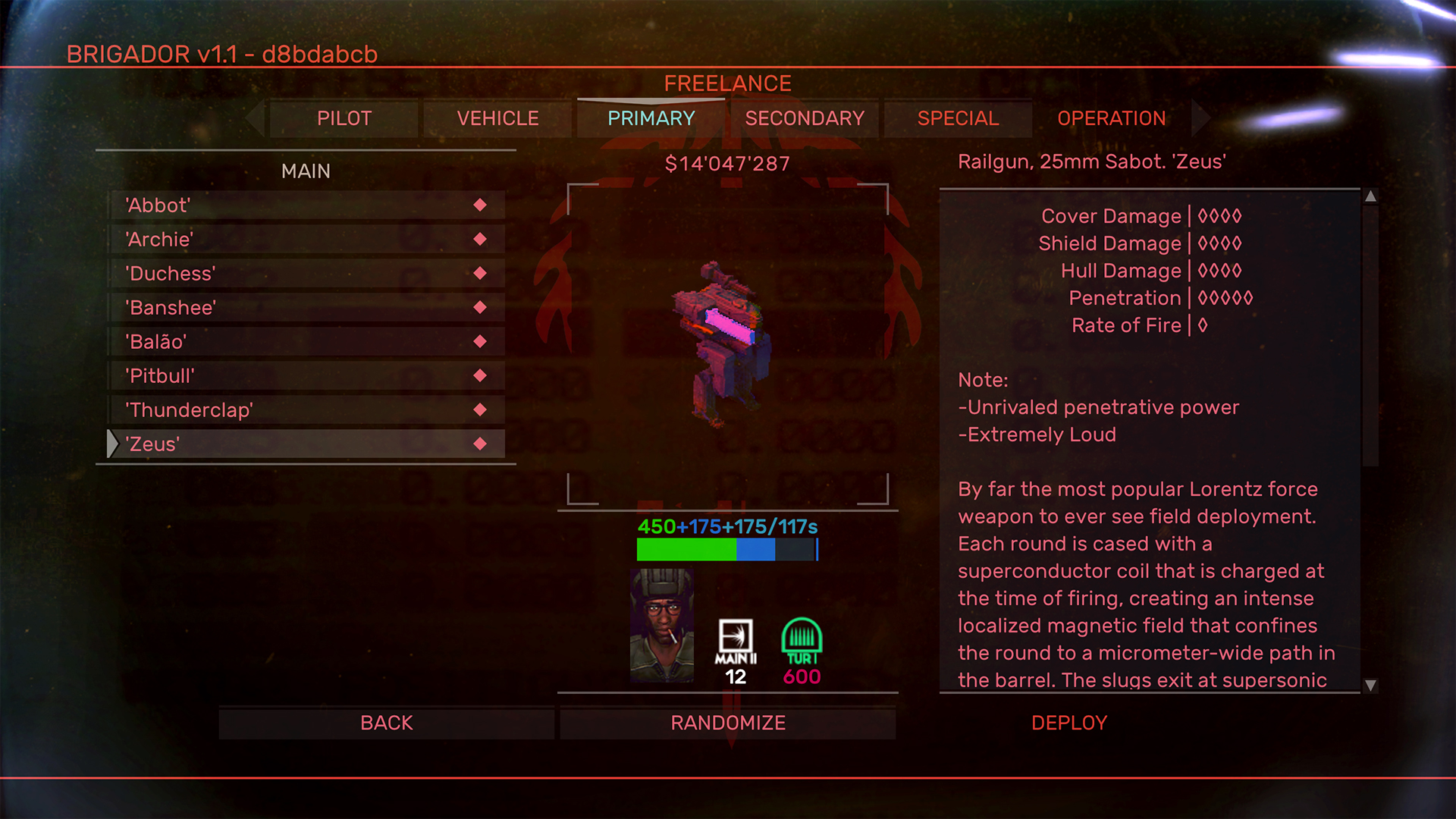Click the RANDOMIZE button
The image size is (1456, 819).
pyautogui.click(x=727, y=722)
